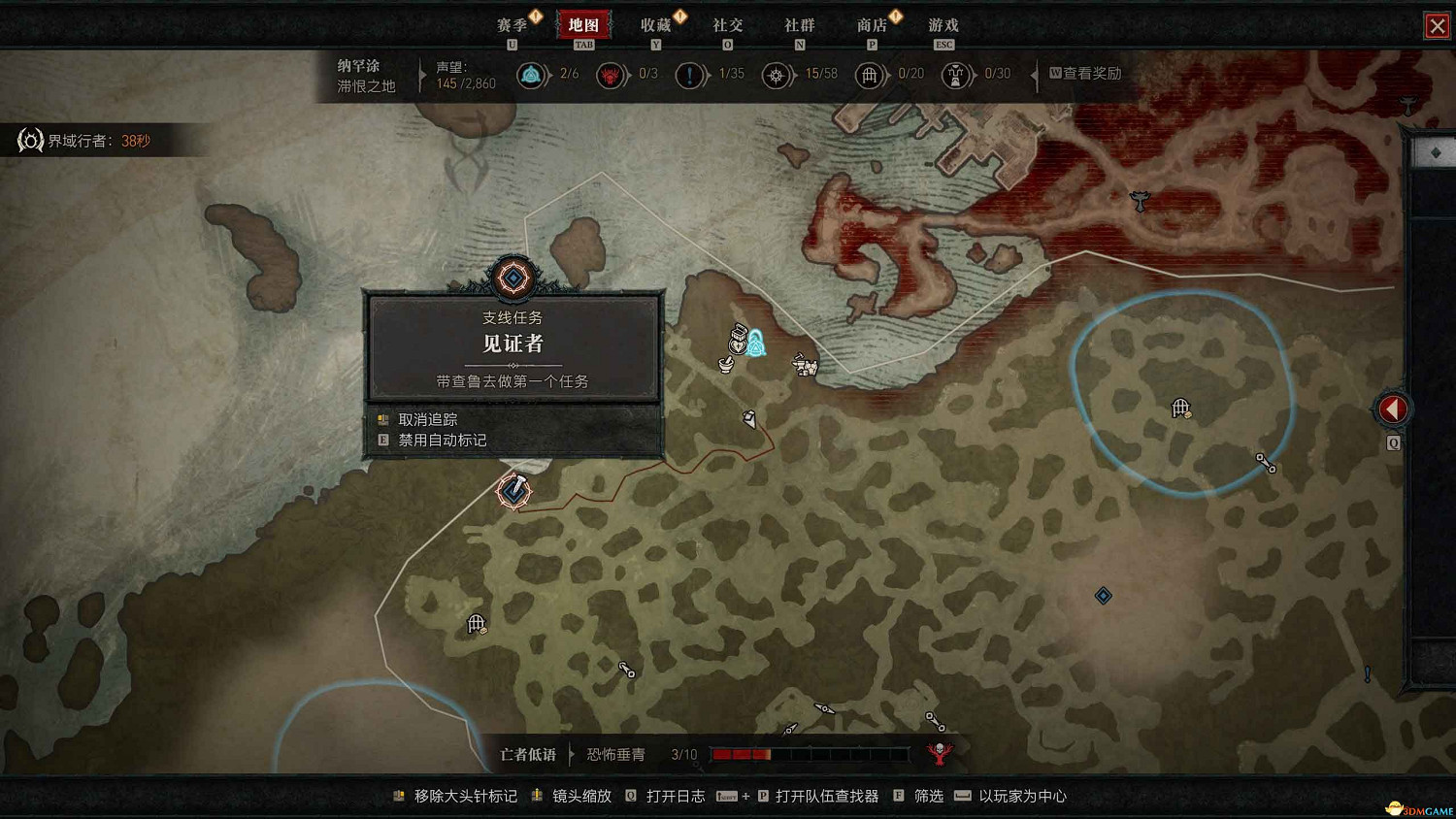Open the journal with 打开日志
Screen dimensions: 1456x819
(678, 796)
